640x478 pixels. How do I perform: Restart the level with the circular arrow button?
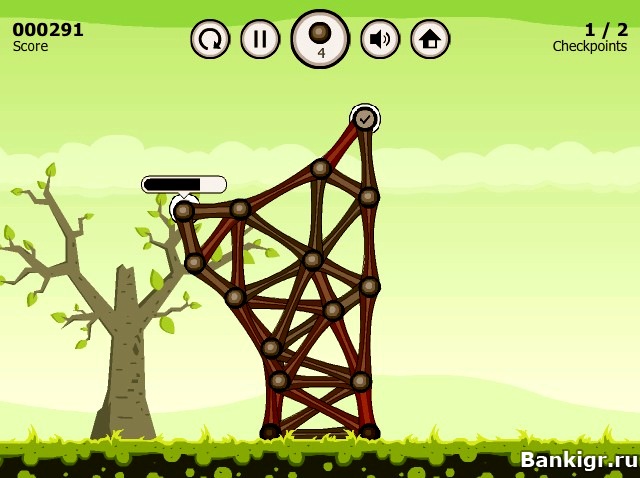[210, 39]
